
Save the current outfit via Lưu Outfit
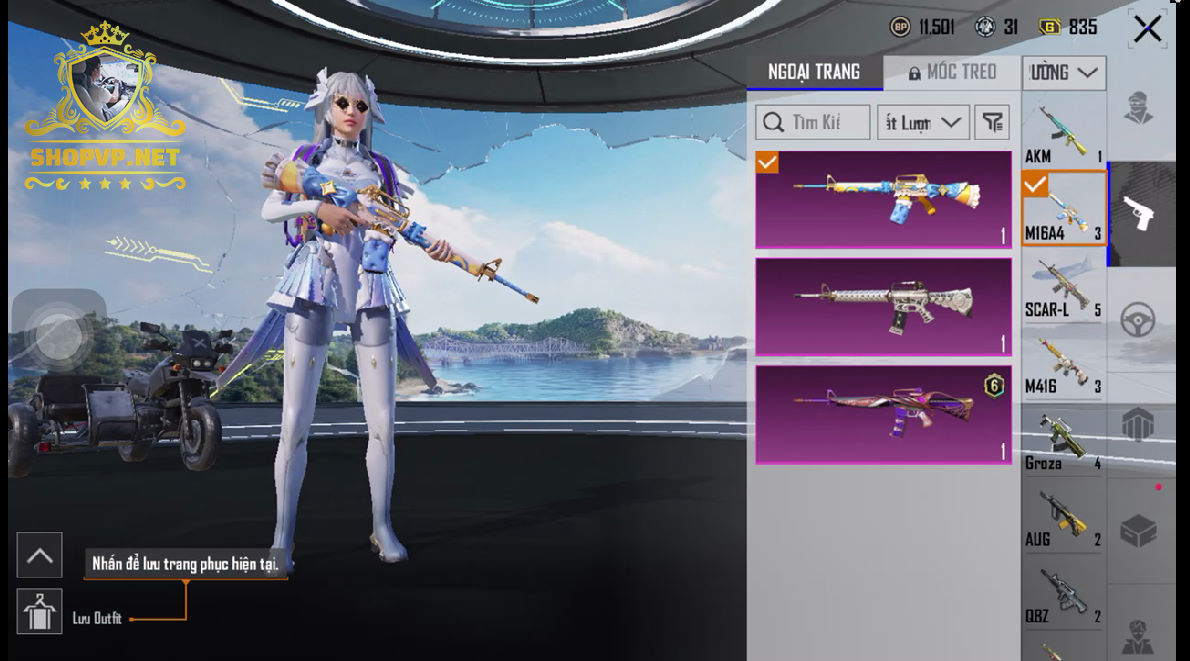40,611
